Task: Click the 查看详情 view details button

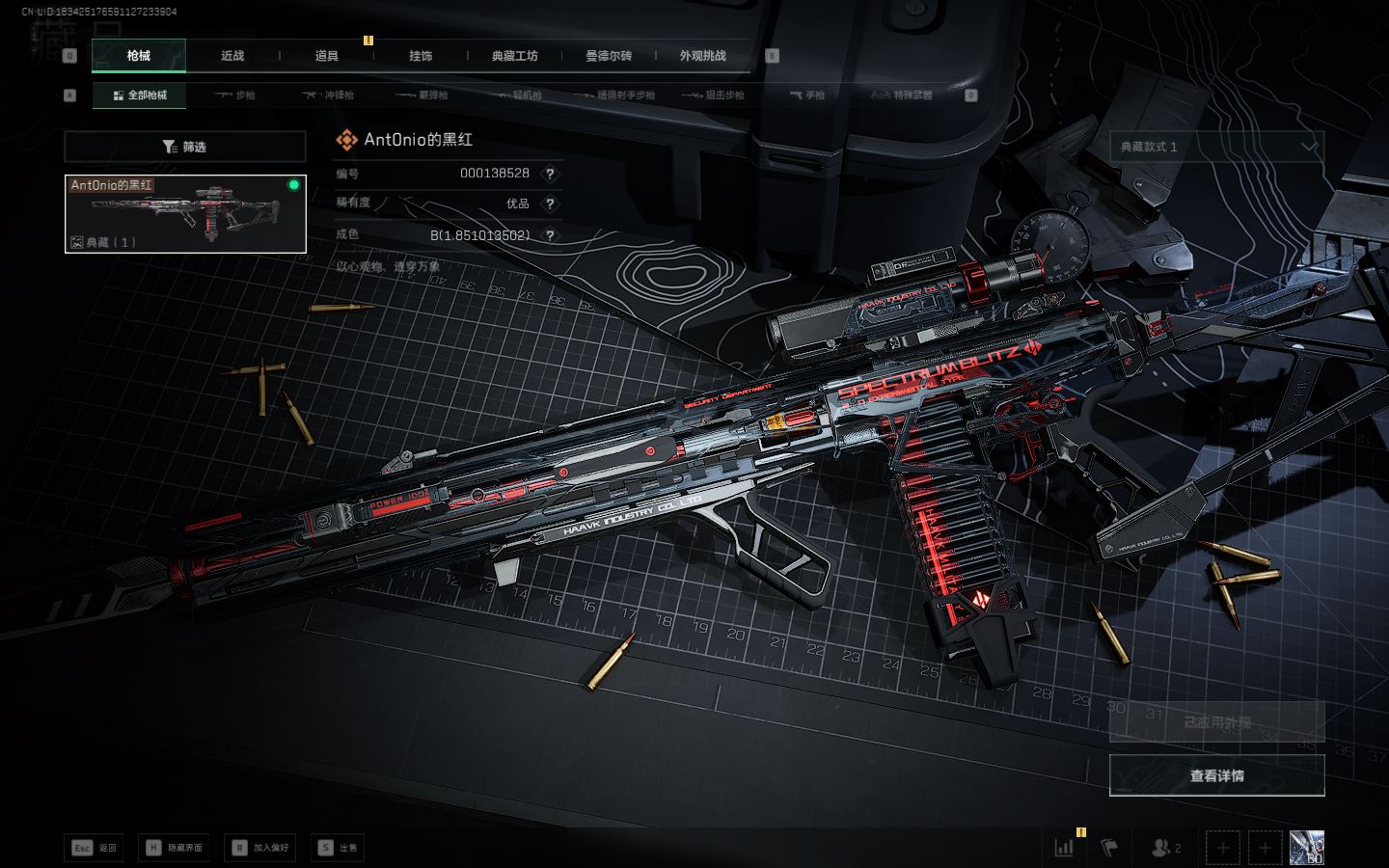Action: pos(1216,775)
